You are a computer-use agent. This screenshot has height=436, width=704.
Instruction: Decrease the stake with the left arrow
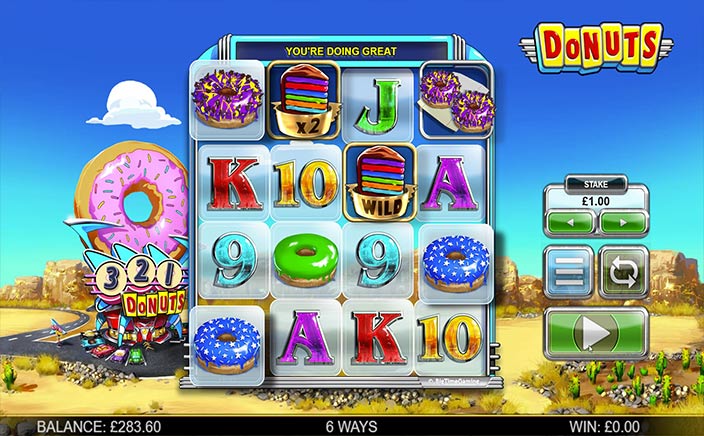tap(572, 222)
